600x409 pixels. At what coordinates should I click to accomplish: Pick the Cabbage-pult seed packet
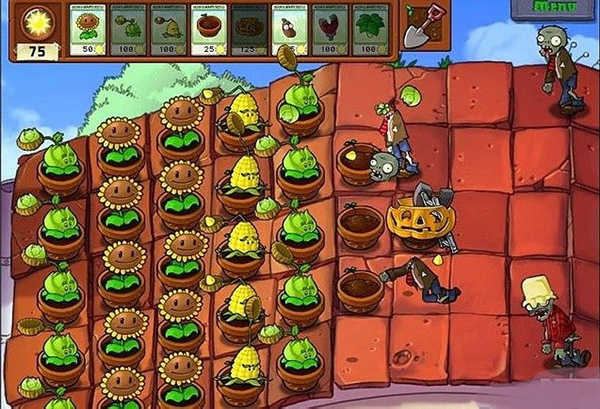[130, 29]
